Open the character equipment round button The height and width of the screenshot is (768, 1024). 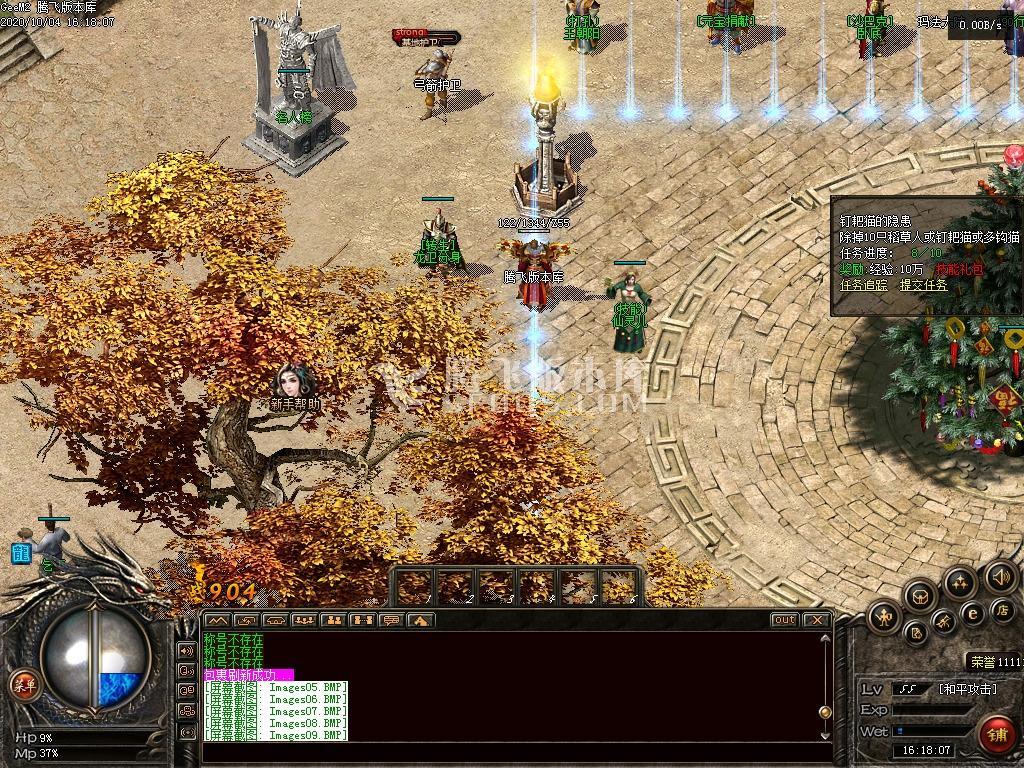pos(884,617)
